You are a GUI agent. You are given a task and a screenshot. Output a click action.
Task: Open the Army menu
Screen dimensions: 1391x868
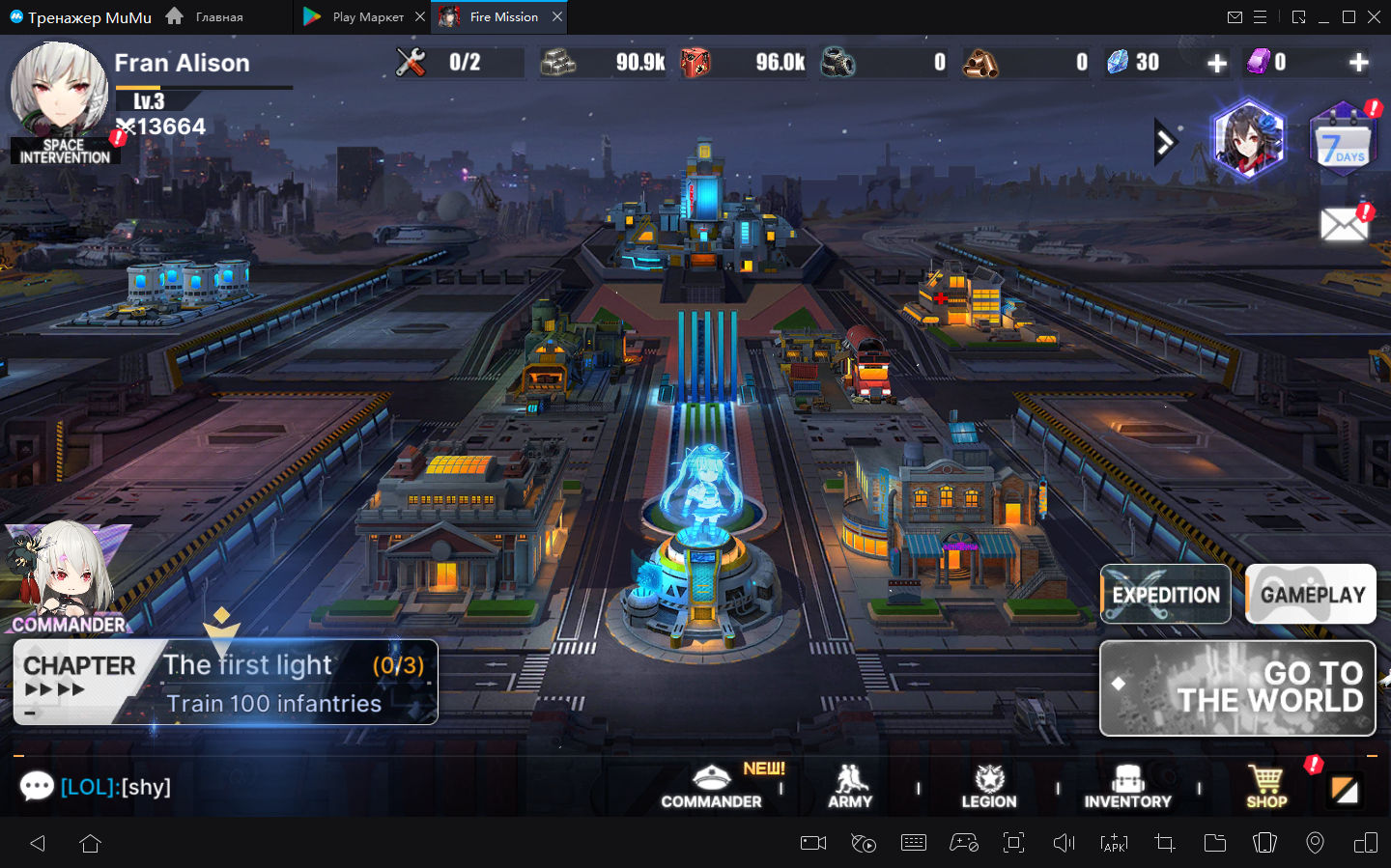(850, 786)
